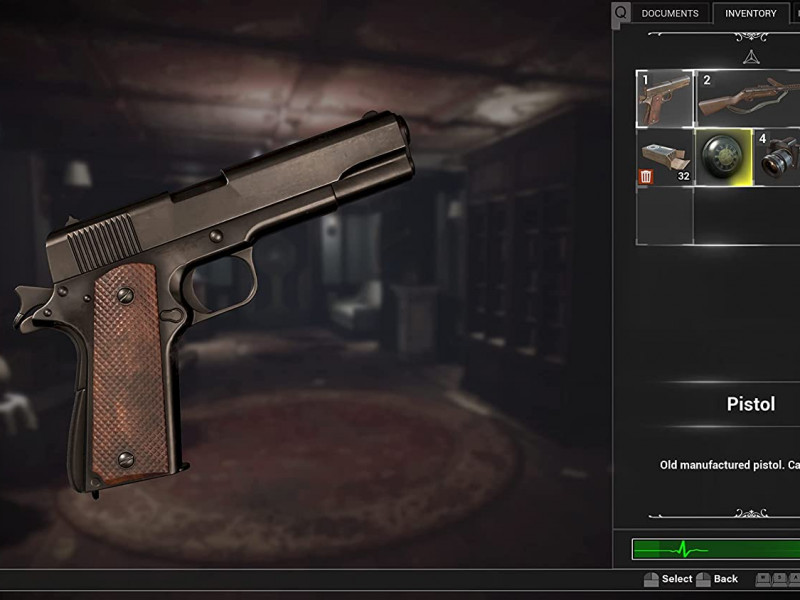Viewport: 800px width, 600px height.
Task: Open the Inventory tab
Action: pyautogui.click(x=751, y=14)
